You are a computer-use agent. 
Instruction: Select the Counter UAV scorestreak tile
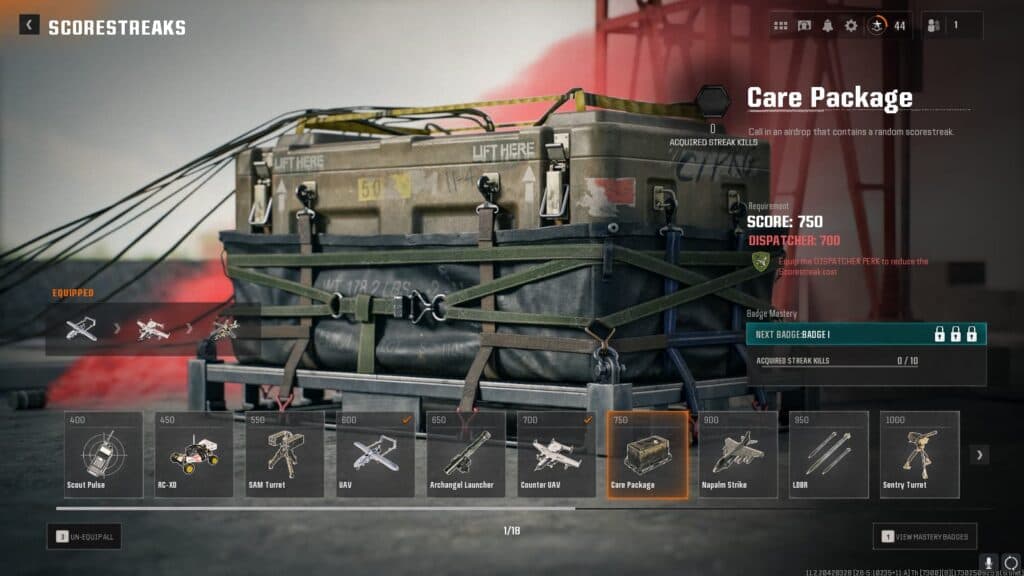click(557, 454)
